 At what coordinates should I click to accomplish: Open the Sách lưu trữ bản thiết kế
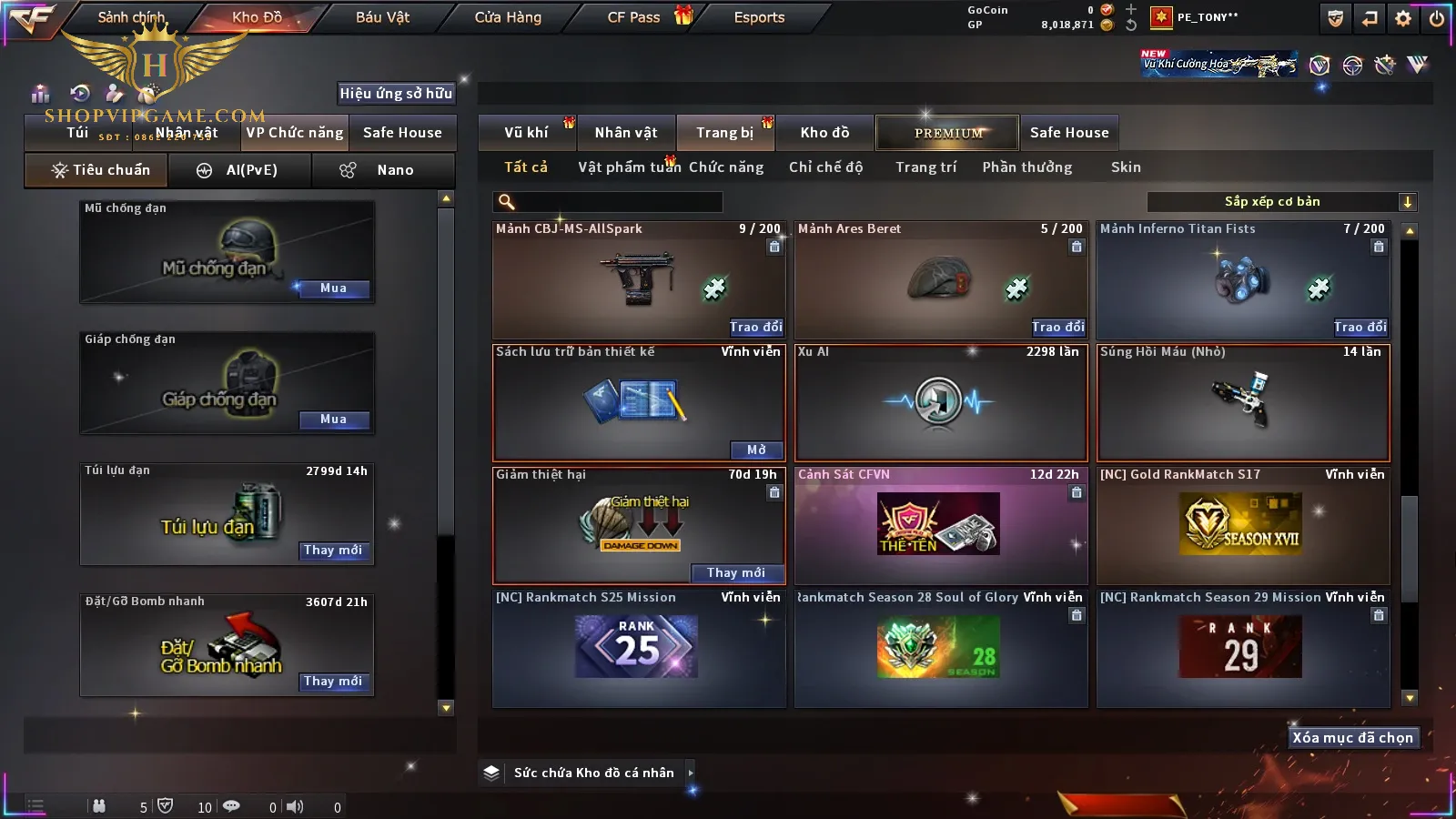point(756,450)
